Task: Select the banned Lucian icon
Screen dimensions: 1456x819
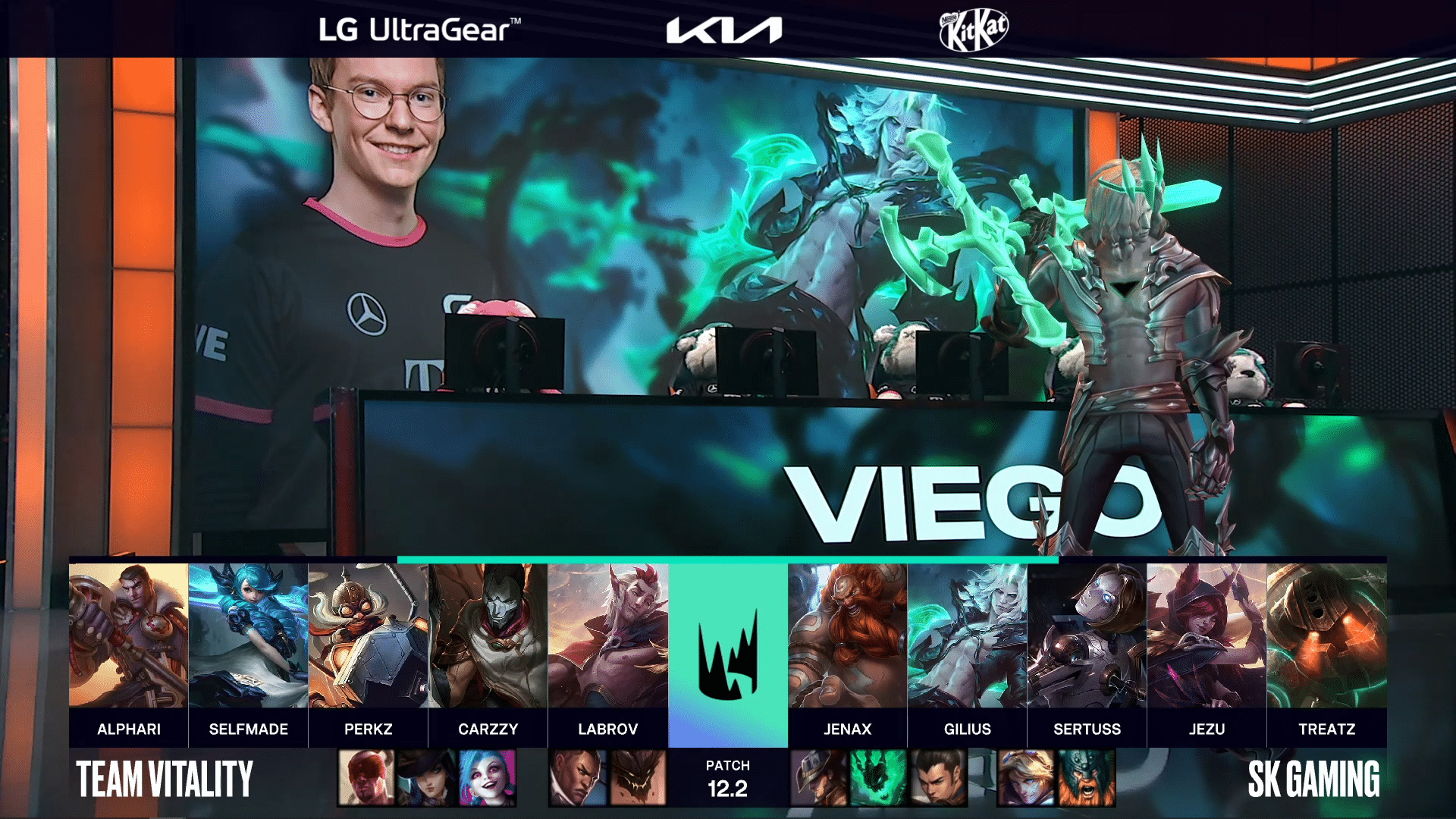Action: (x=577, y=778)
